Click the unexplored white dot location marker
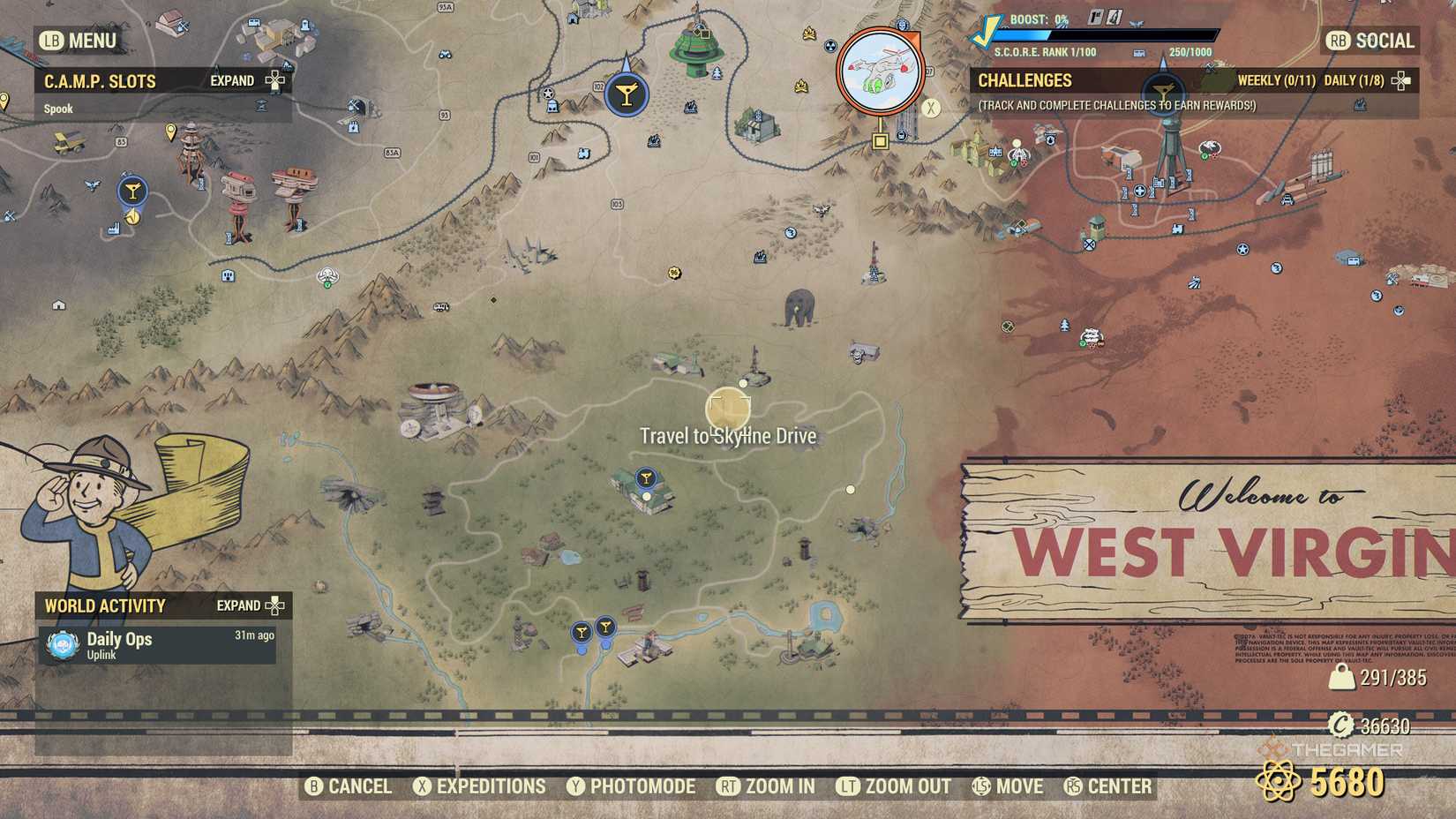The height and width of the screenshot is (819, 1456). click(849, 487)
